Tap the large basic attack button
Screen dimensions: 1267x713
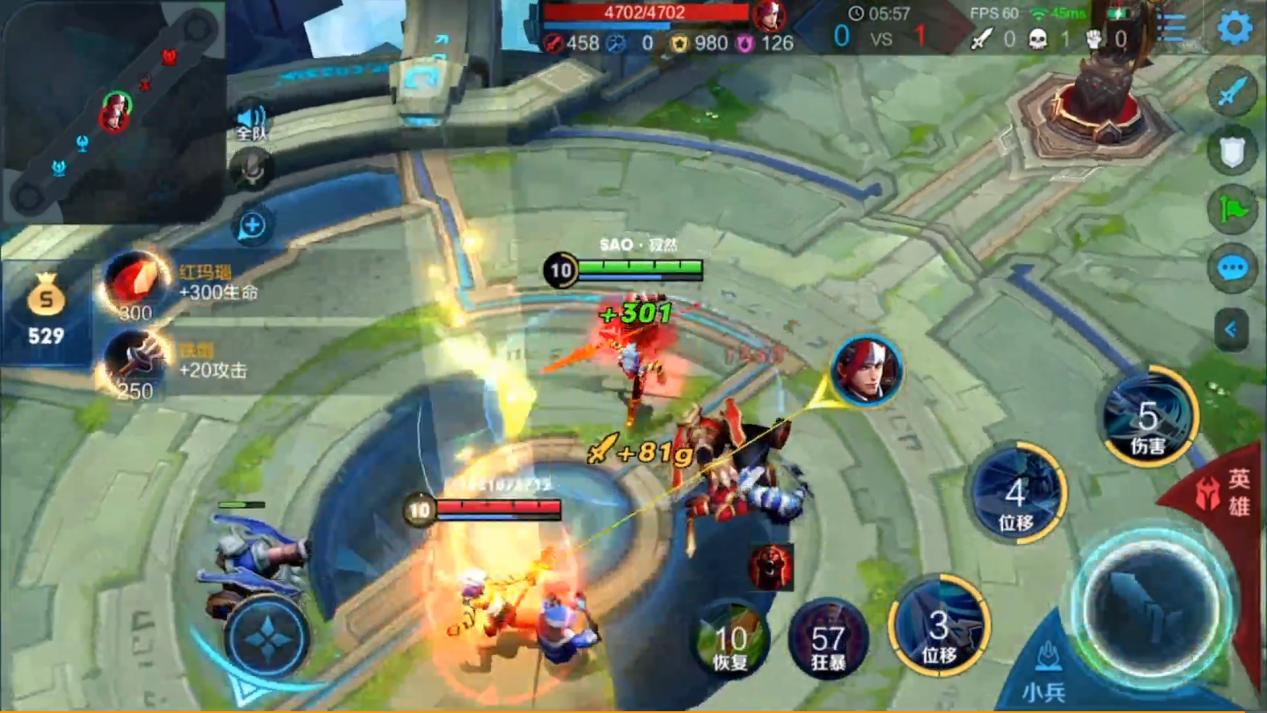click(1151, 606)
